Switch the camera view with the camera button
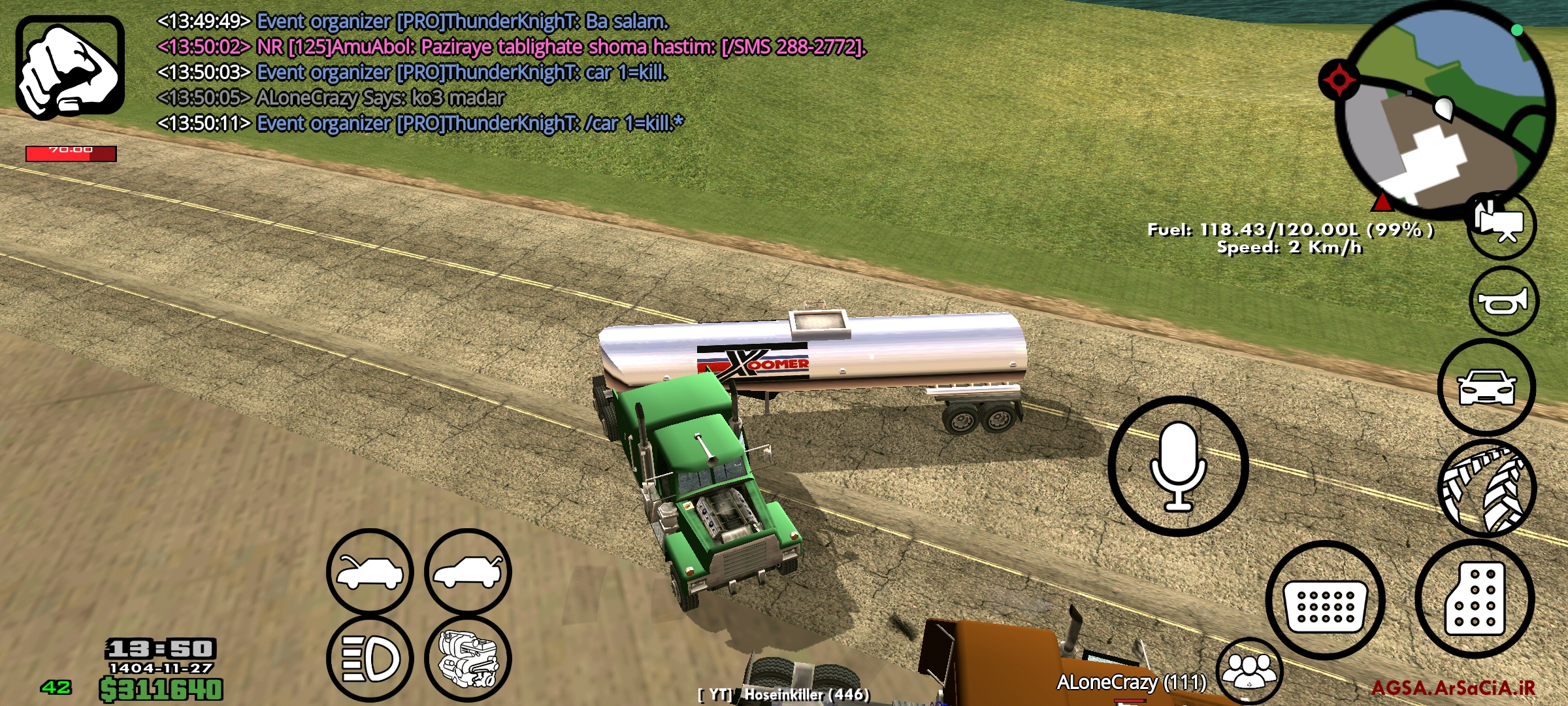The width and height of the screenshot is (1568, 706). pyautogui.click(x=1501, y=225)
